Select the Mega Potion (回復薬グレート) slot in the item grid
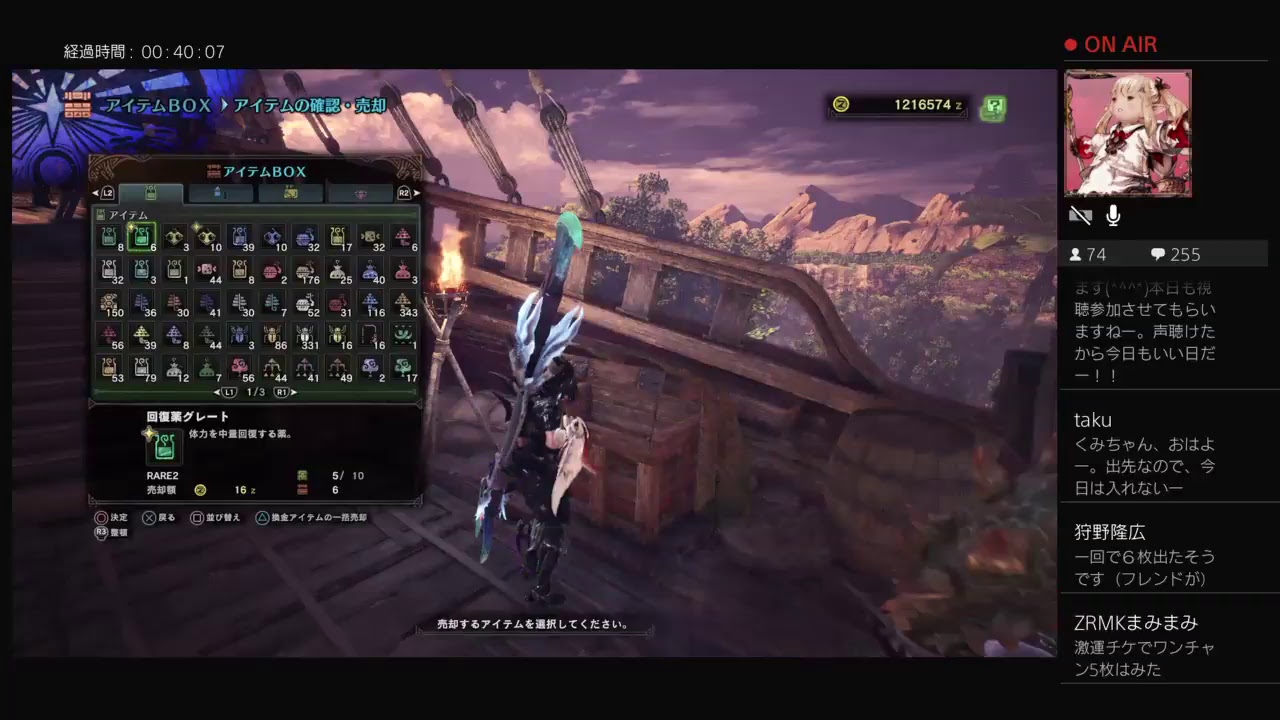This screenshot has width=1280, height=720. pyautogui.click(x=143, y=237)
